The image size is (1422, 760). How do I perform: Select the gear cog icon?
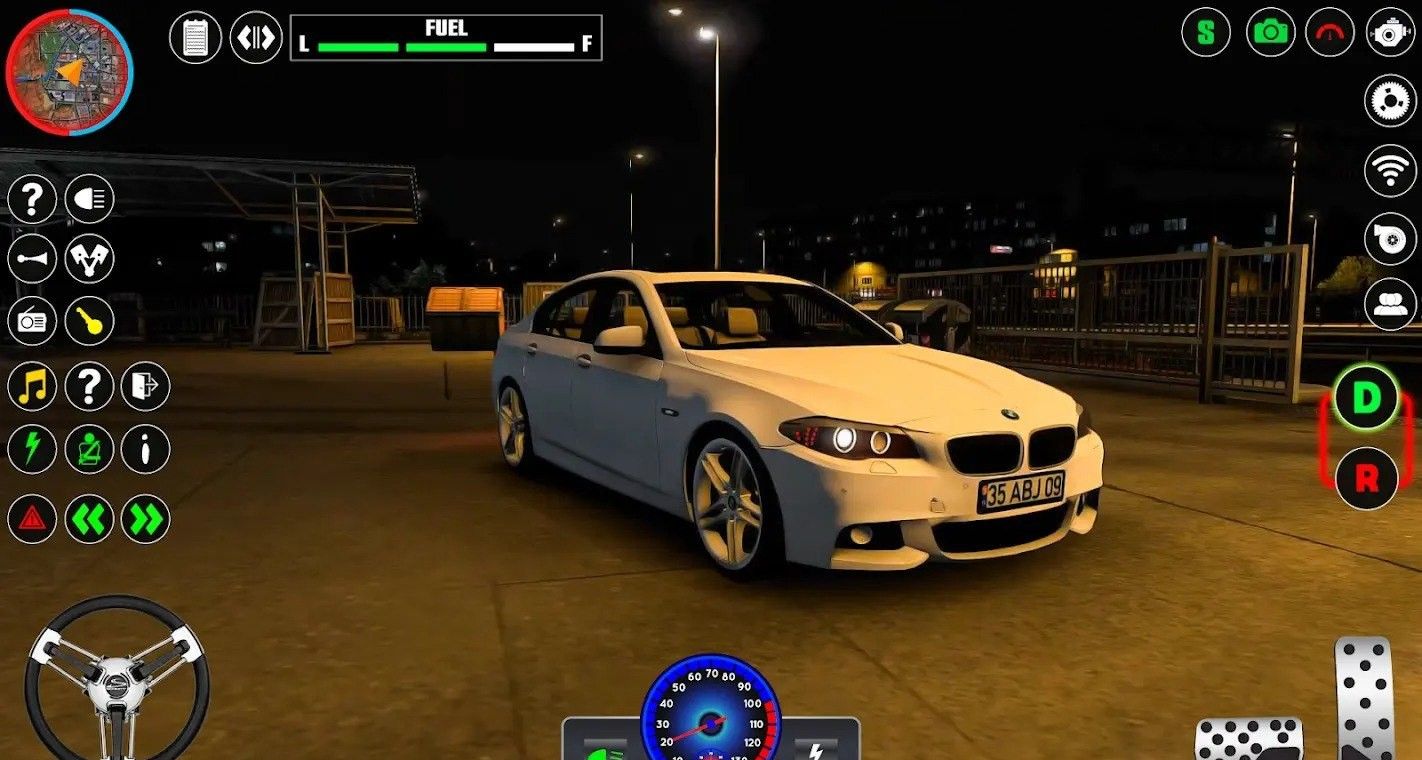1390,100
